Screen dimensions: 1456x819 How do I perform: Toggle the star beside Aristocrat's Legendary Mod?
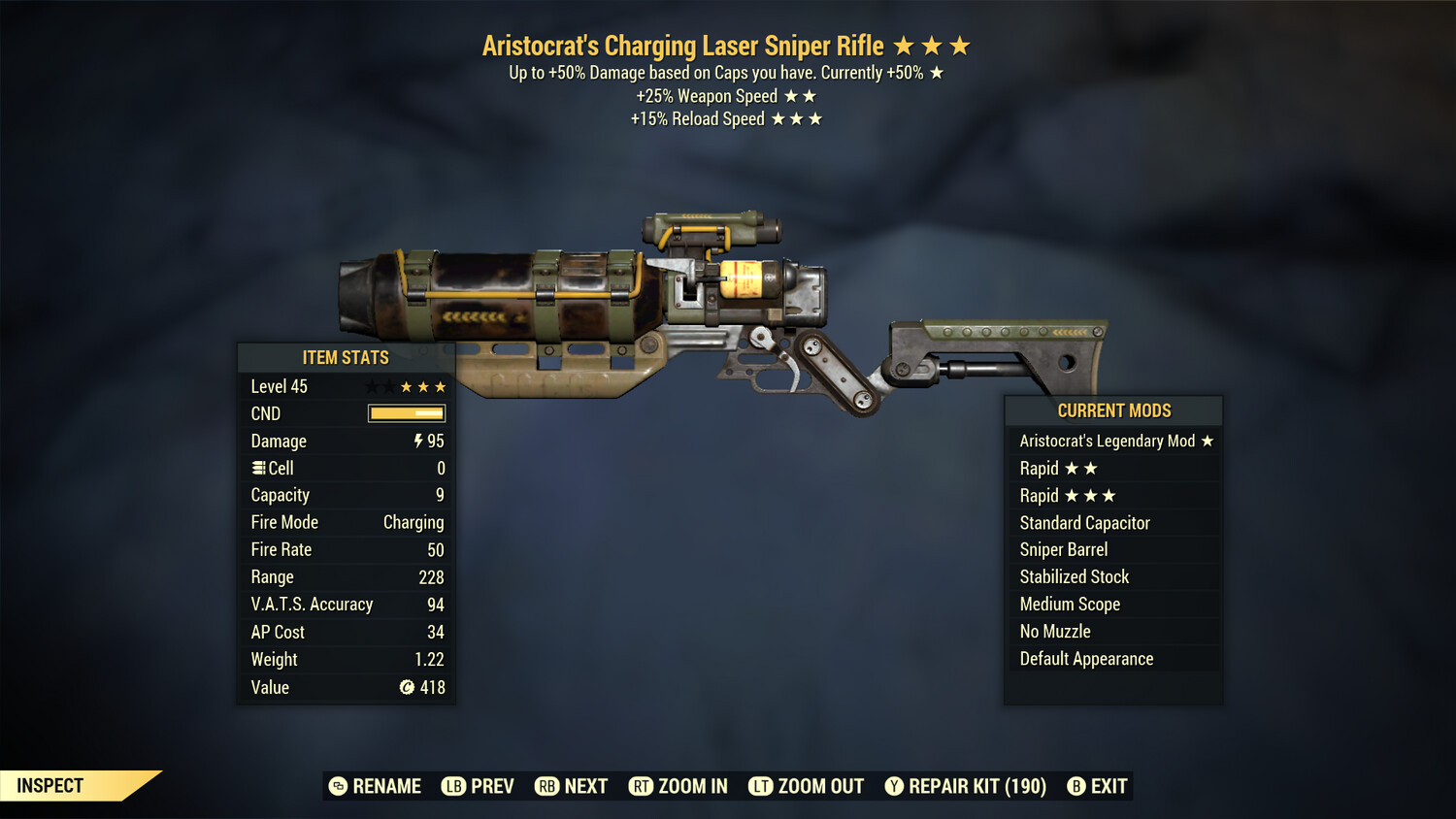click(1207, 441)
